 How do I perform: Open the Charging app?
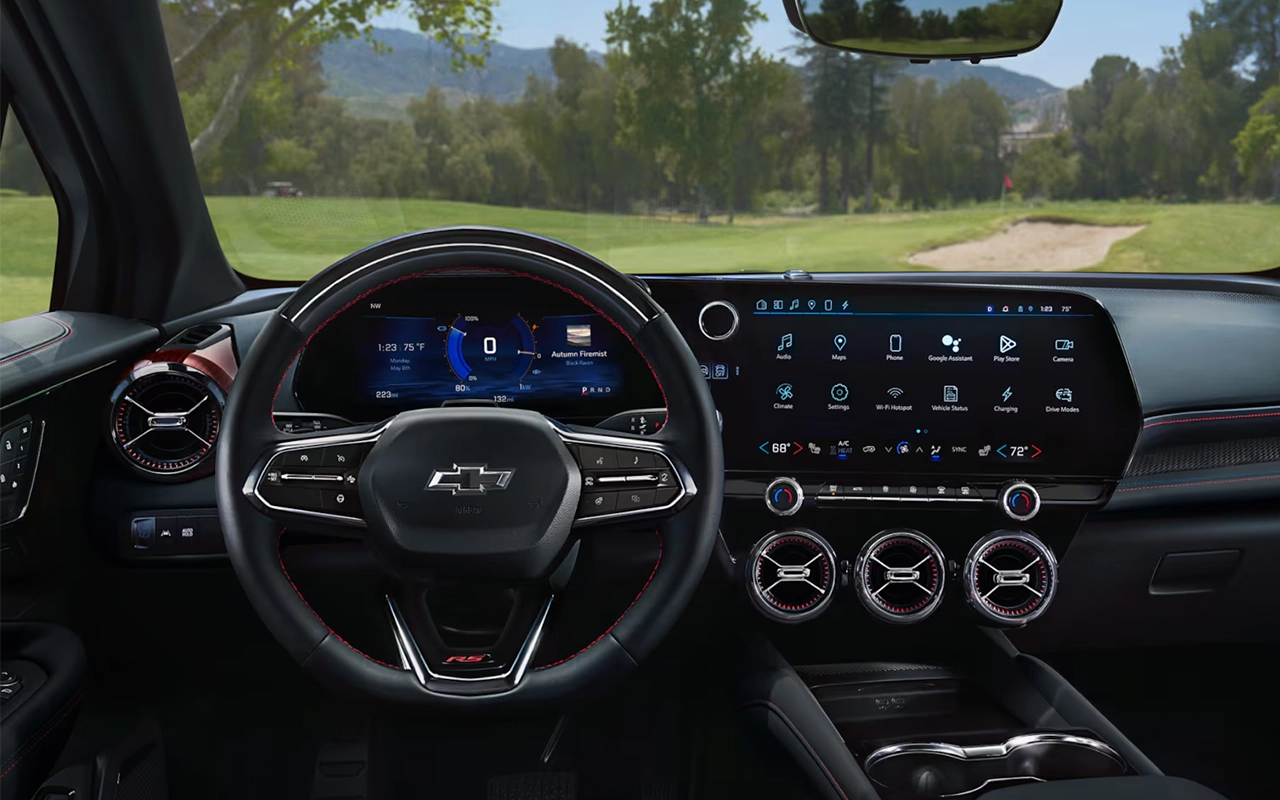point(1006,393)
